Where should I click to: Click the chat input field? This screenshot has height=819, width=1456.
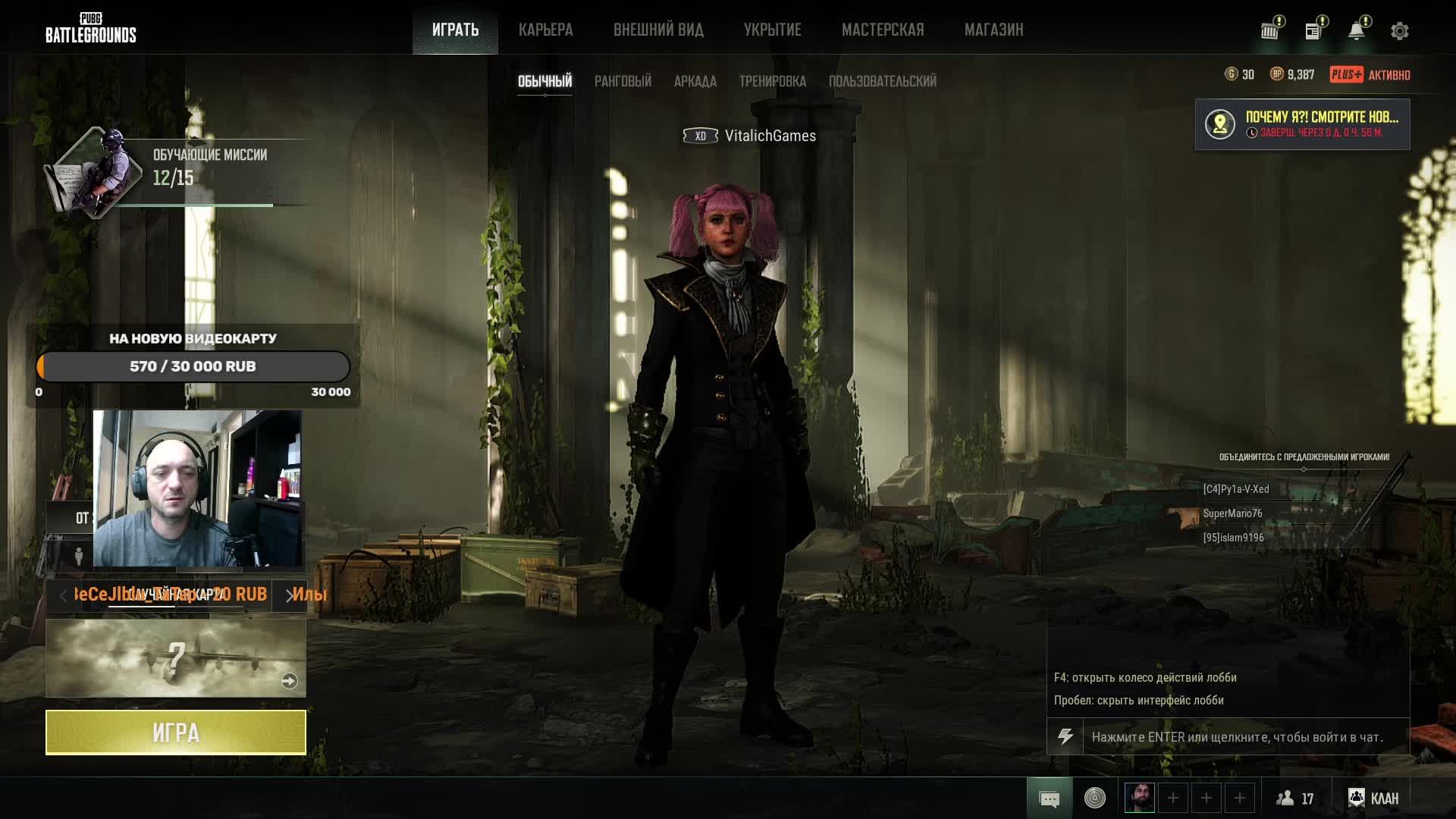1244,737
